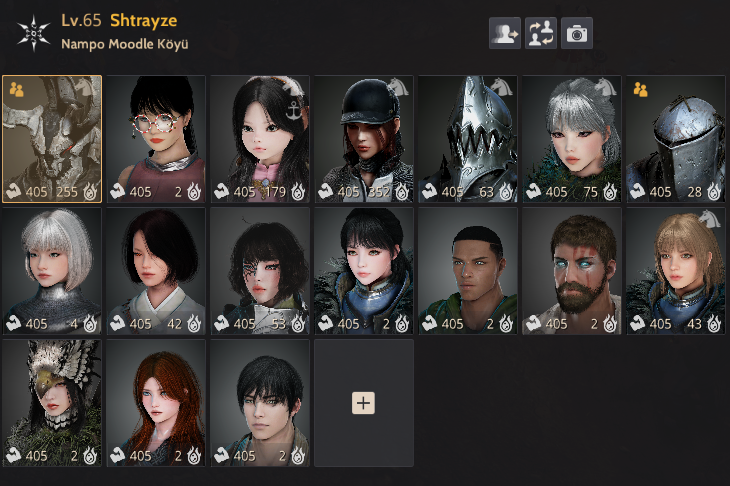
Task: Pick the jagged-tooth steel helmet character
Action: click(x=468, y=138)
